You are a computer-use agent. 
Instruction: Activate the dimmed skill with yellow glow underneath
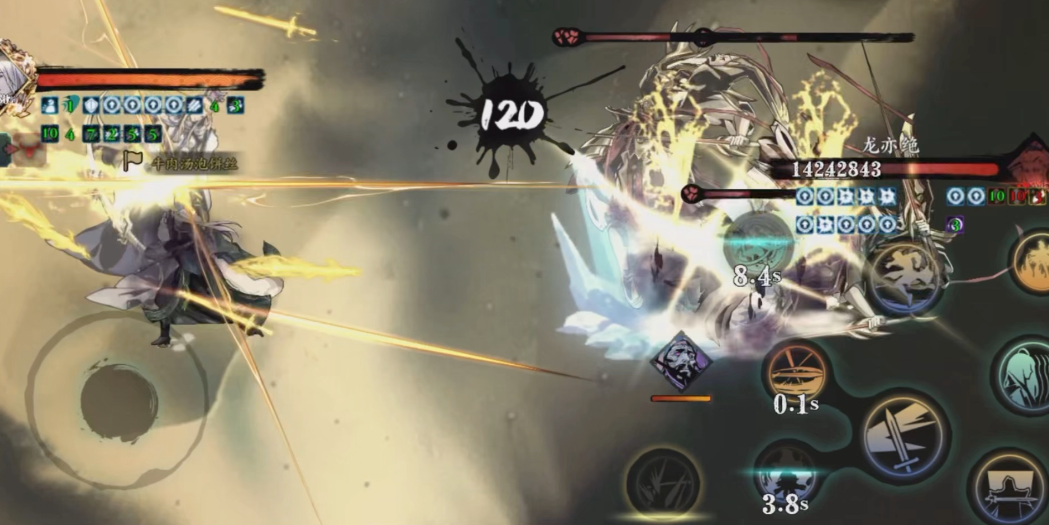pos(661,482)
